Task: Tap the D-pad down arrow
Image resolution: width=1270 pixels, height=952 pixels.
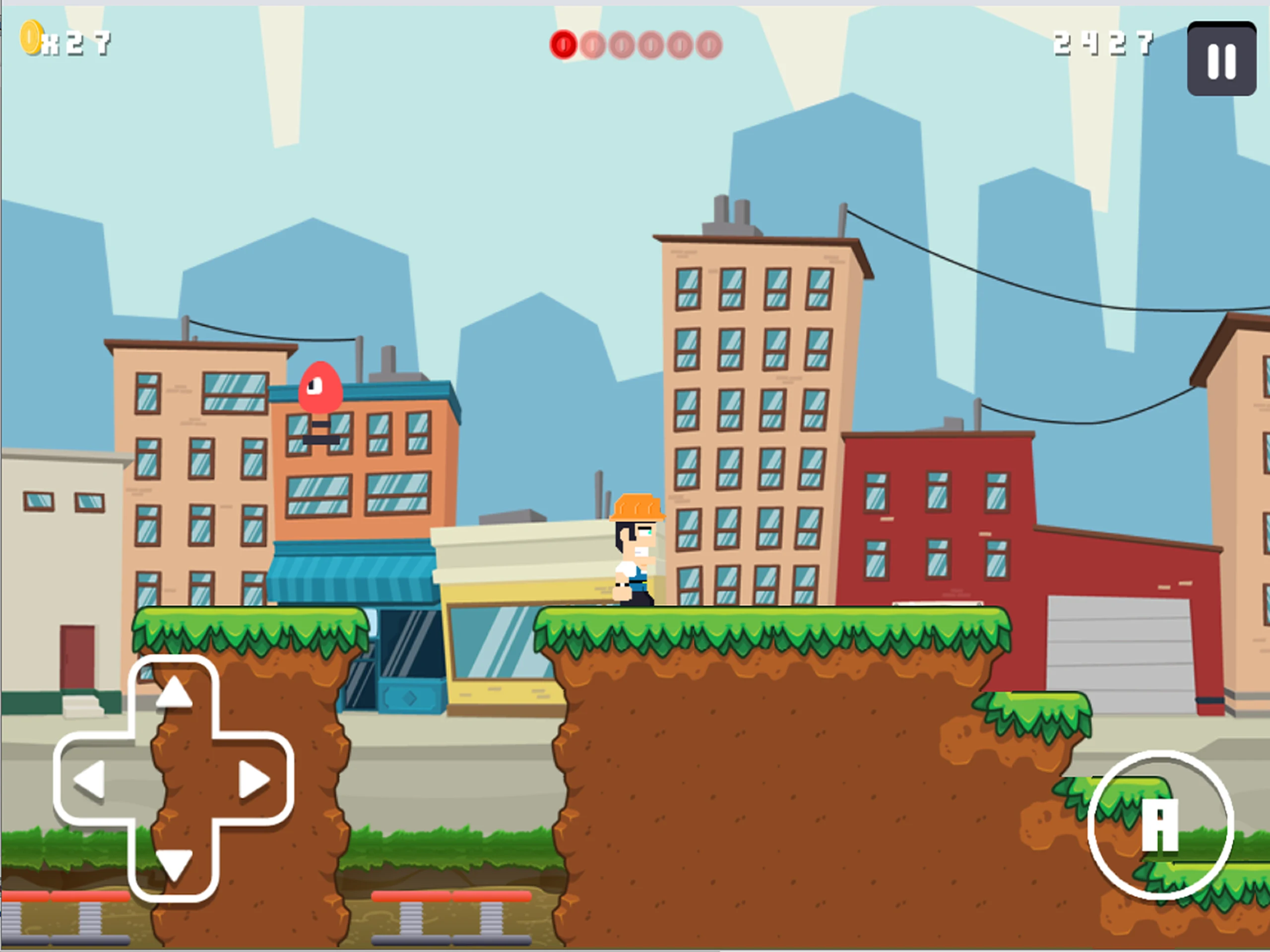Action: pyautogui.click(x=174, y=864)
